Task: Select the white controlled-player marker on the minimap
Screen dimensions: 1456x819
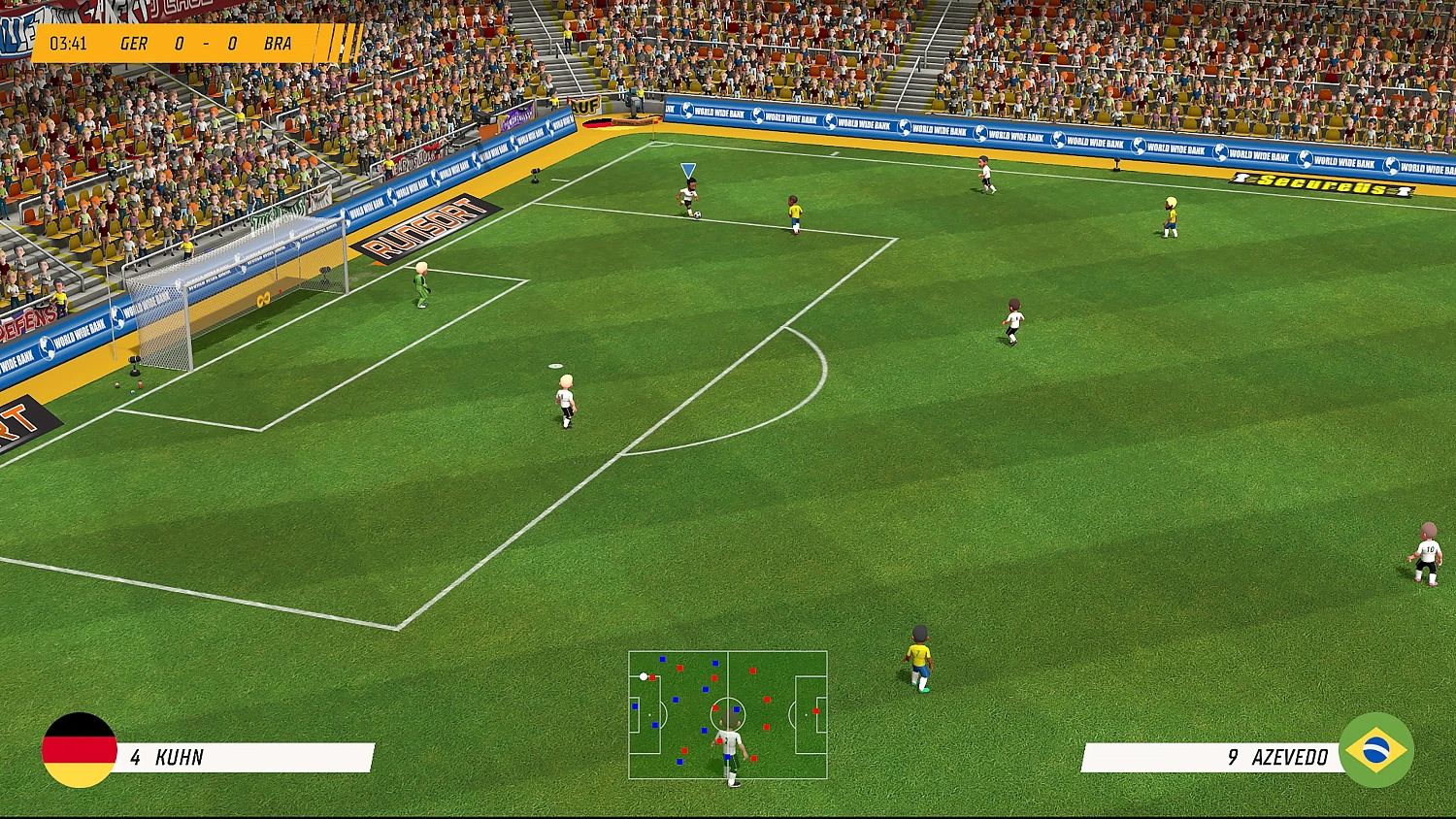Action: pos(643,677)
